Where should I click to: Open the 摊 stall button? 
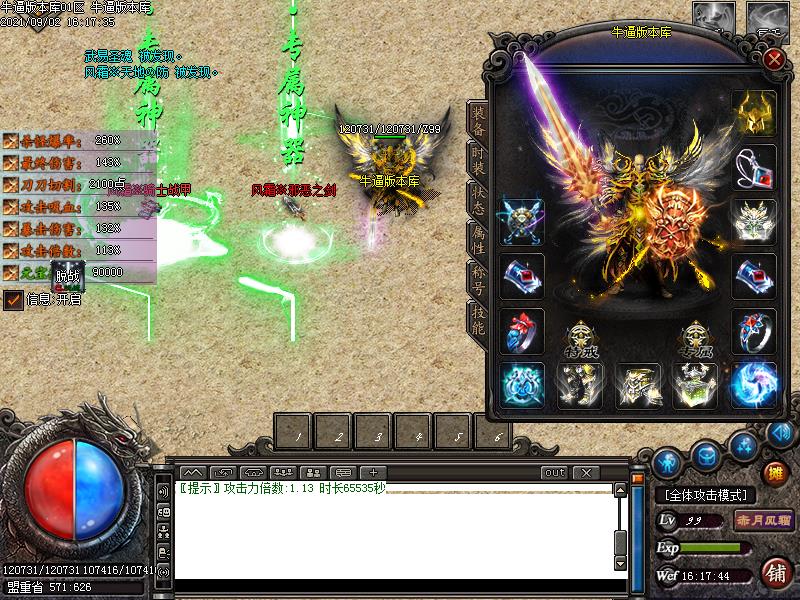coord(774,473)
